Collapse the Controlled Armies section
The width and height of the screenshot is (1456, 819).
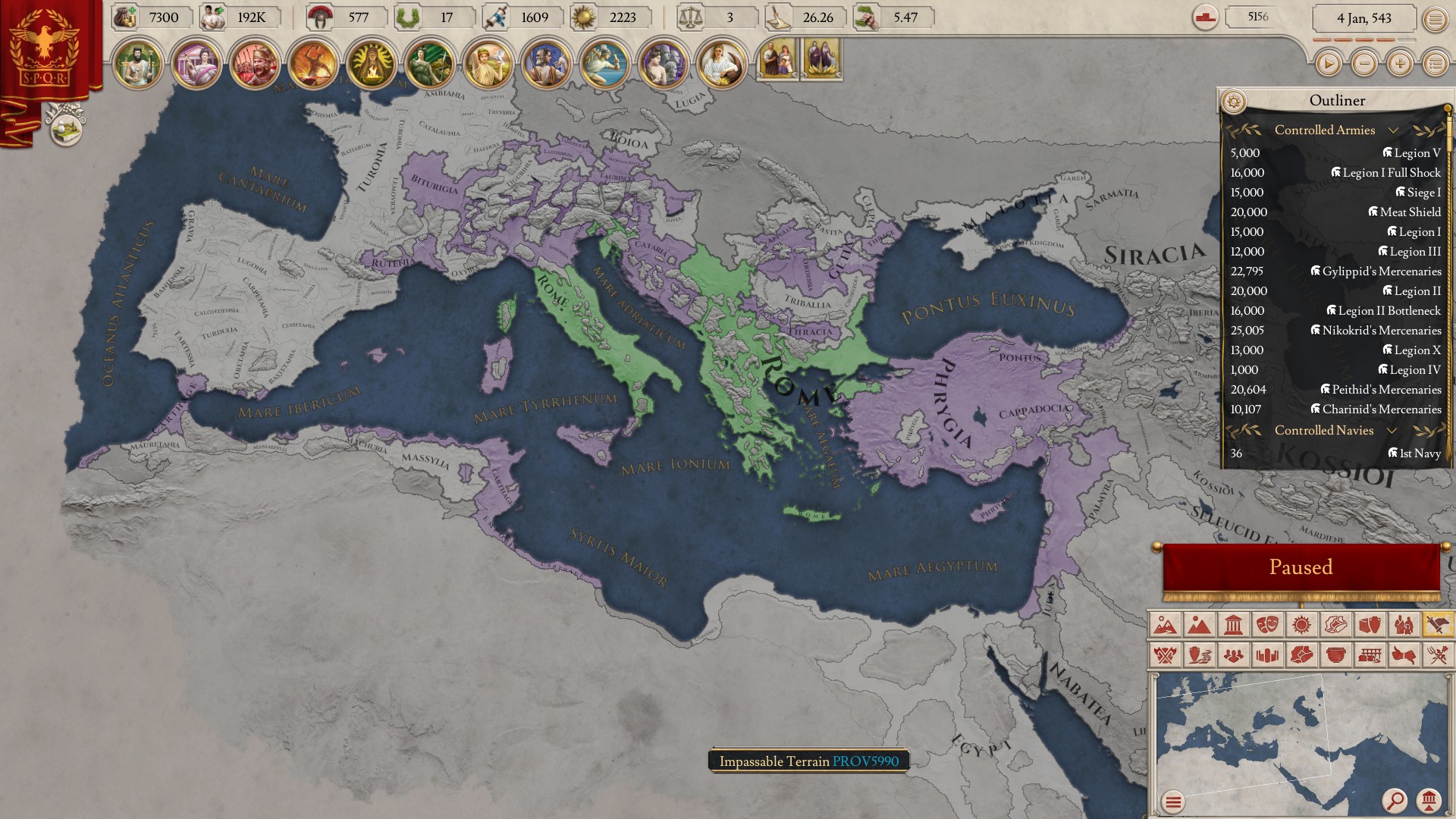pos(1394,130)
